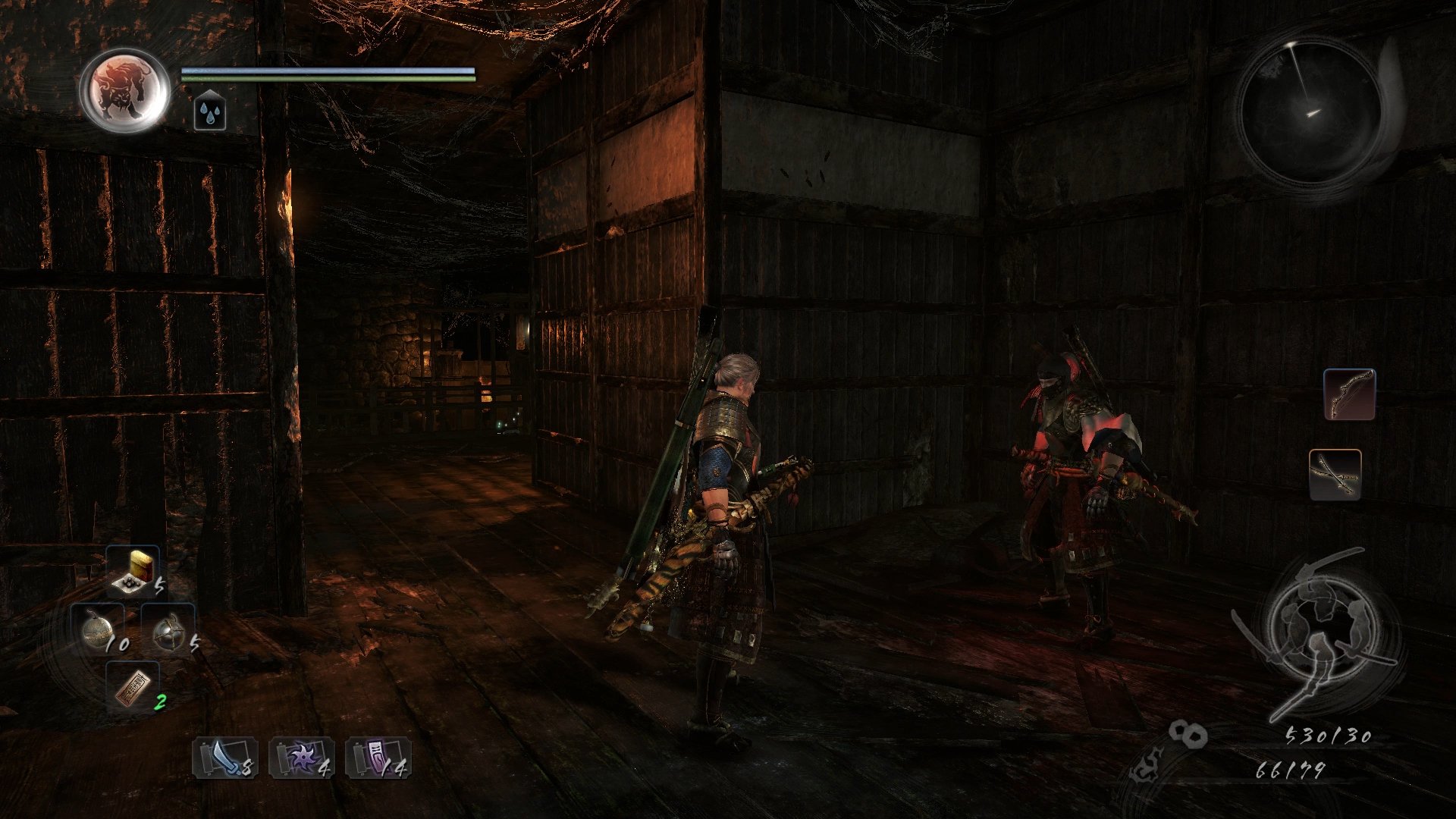The image size is (1456, 819).
Task: Click the guardian spirit emblem
Action: point(124,90)
